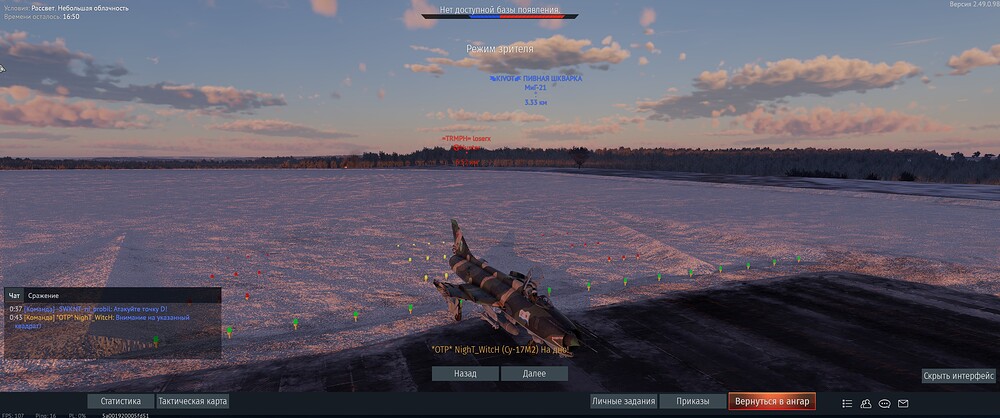Screen dimensions: 1000x418
Task: Switch to next player with Далее
Action: tap(535, 373)
